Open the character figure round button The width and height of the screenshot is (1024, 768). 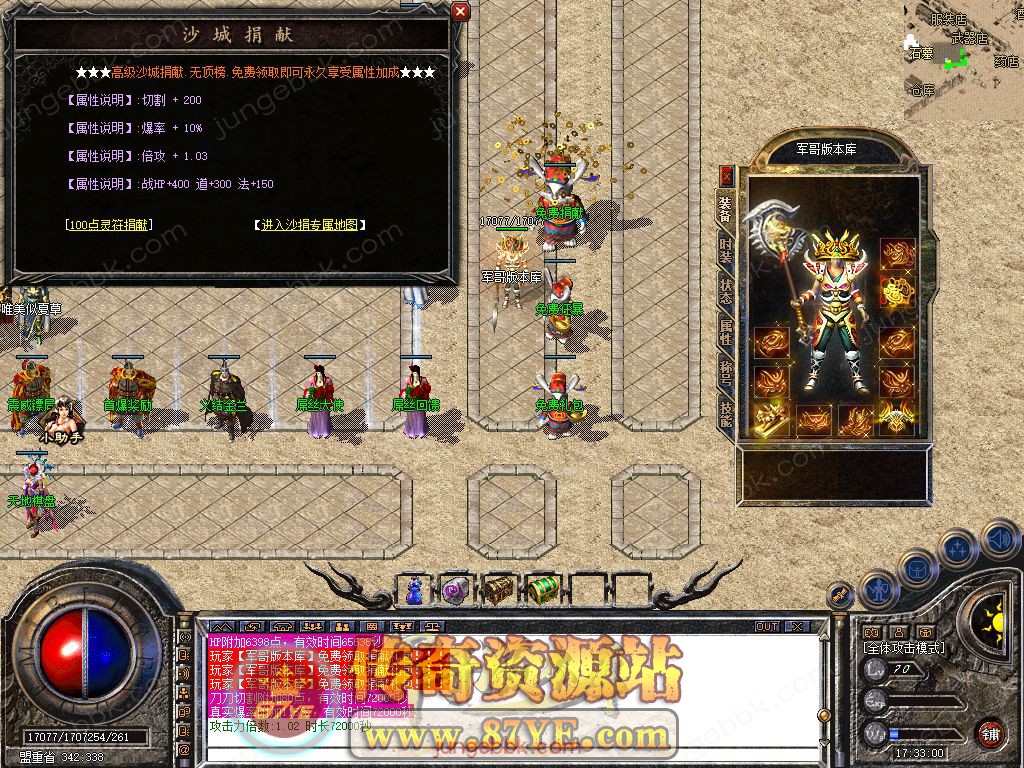pos(877,589)
